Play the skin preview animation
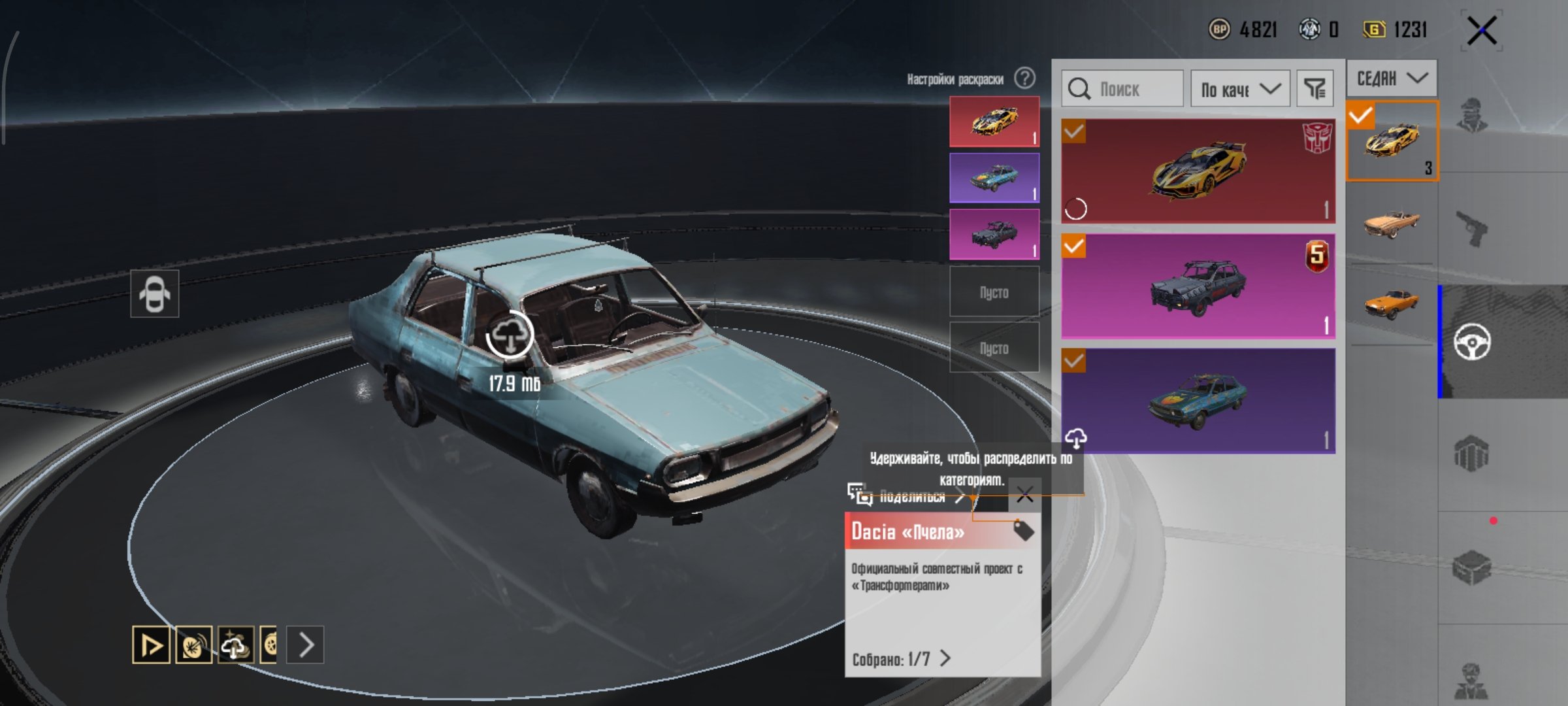Viewport: 1568px width, 706px height. (x=151, y=645)
